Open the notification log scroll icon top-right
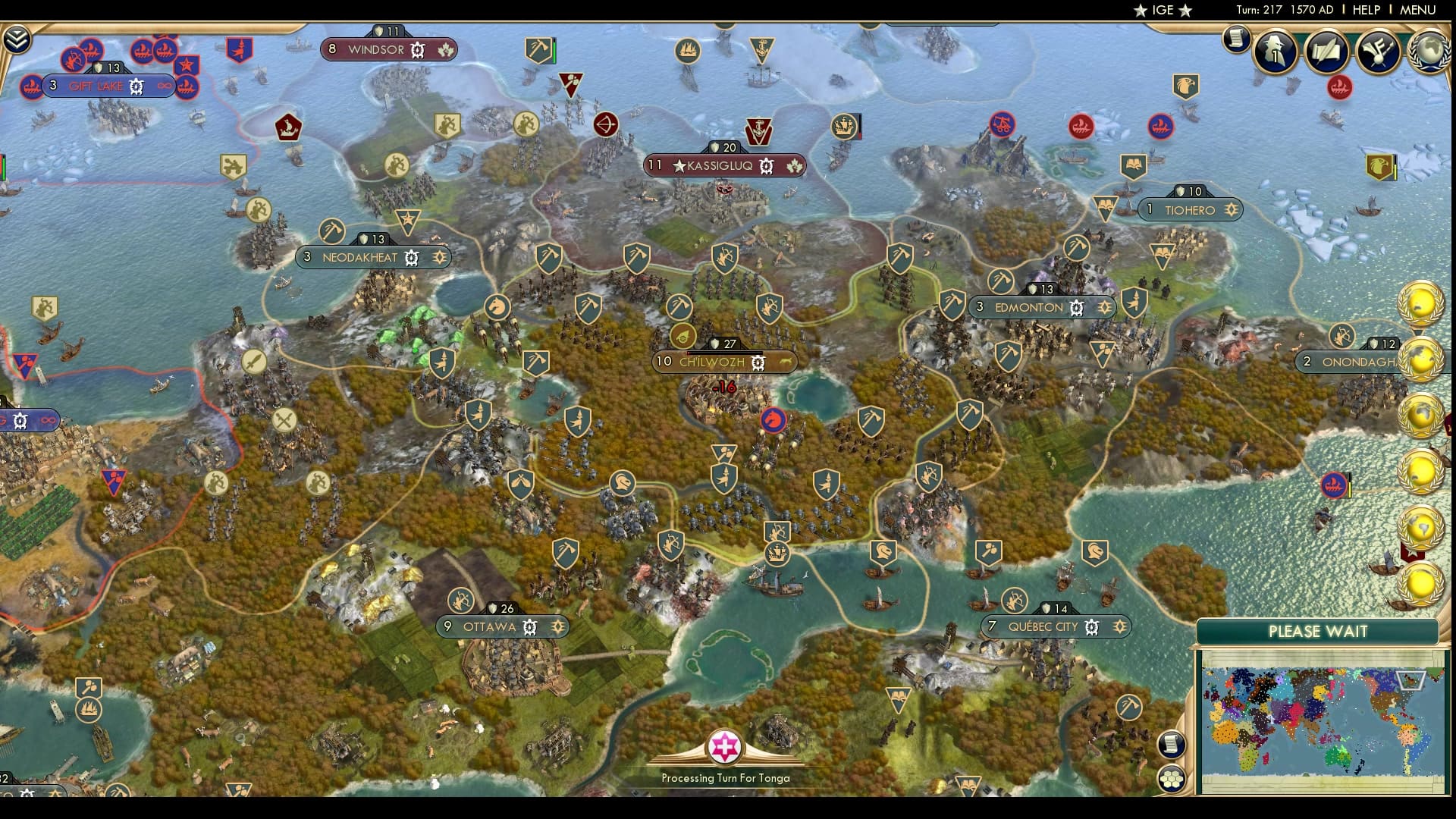Image resolution: width=1456 pixels, height=819 pixels. (x=1235, y=38)
